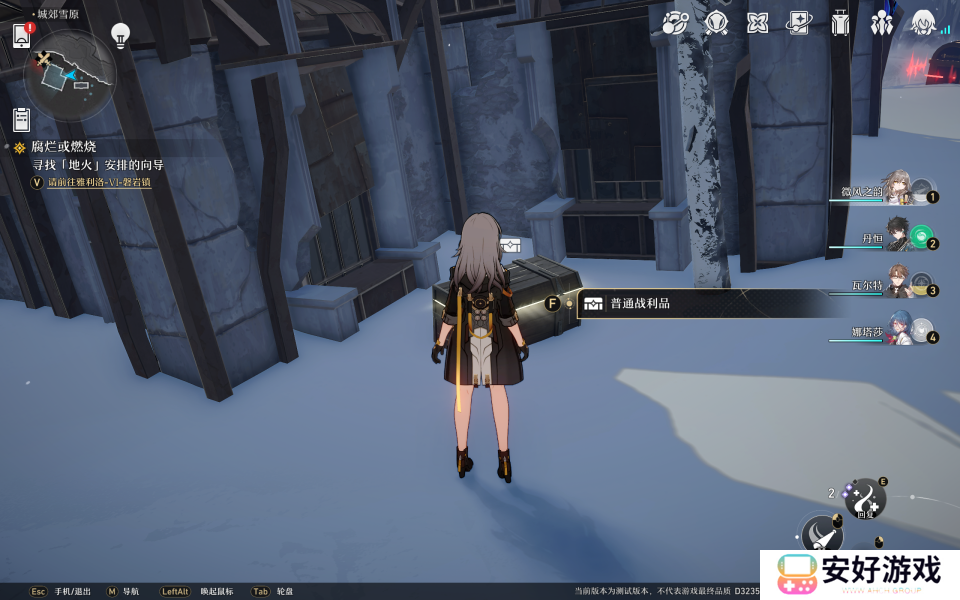This screenshot has height=600, width=960.
Task: Switch to party member 瓦尔特
Action: pyautogui.click(x=900, y=284)
